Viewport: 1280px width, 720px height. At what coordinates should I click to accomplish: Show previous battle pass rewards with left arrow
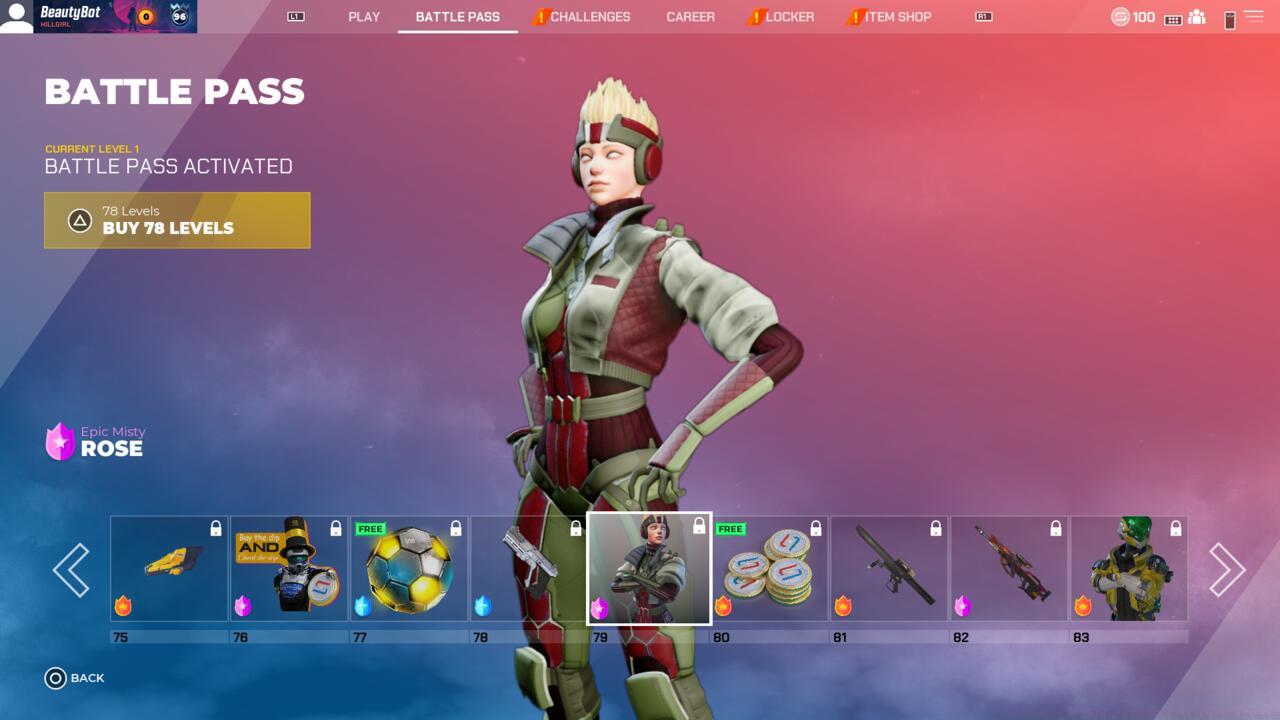(x=71, y=570)
